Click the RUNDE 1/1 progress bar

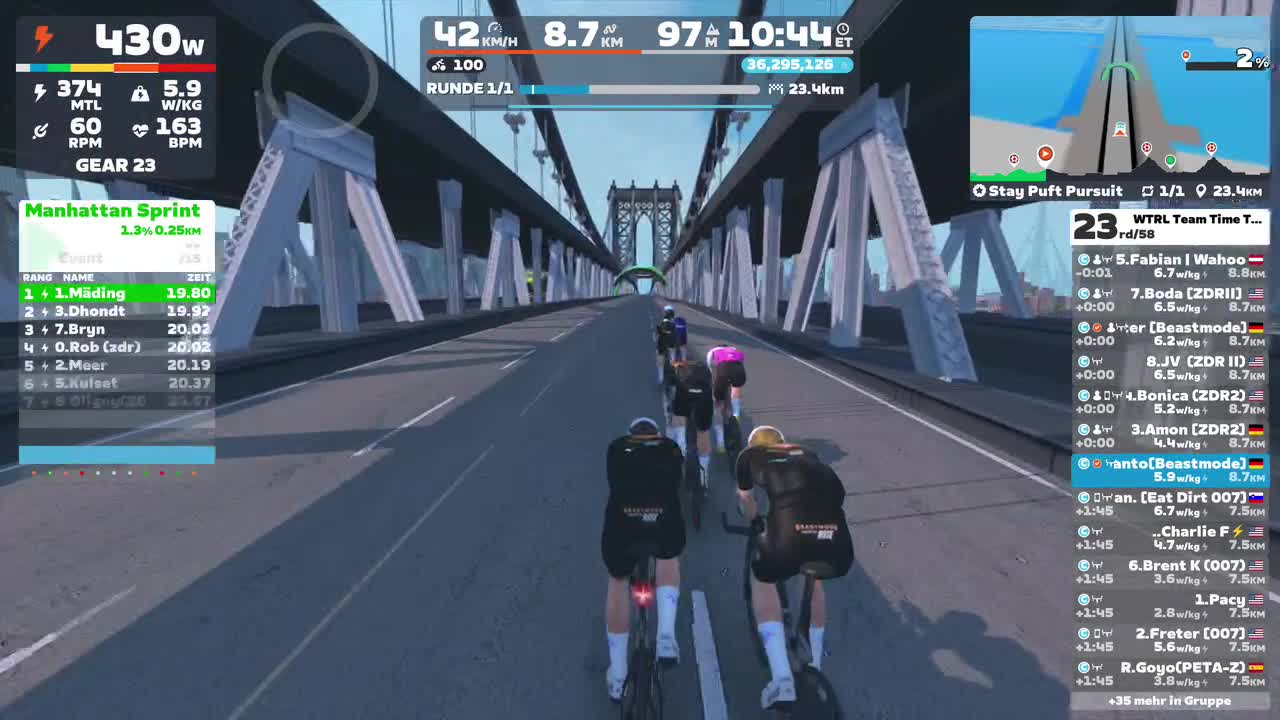(640, 88)
